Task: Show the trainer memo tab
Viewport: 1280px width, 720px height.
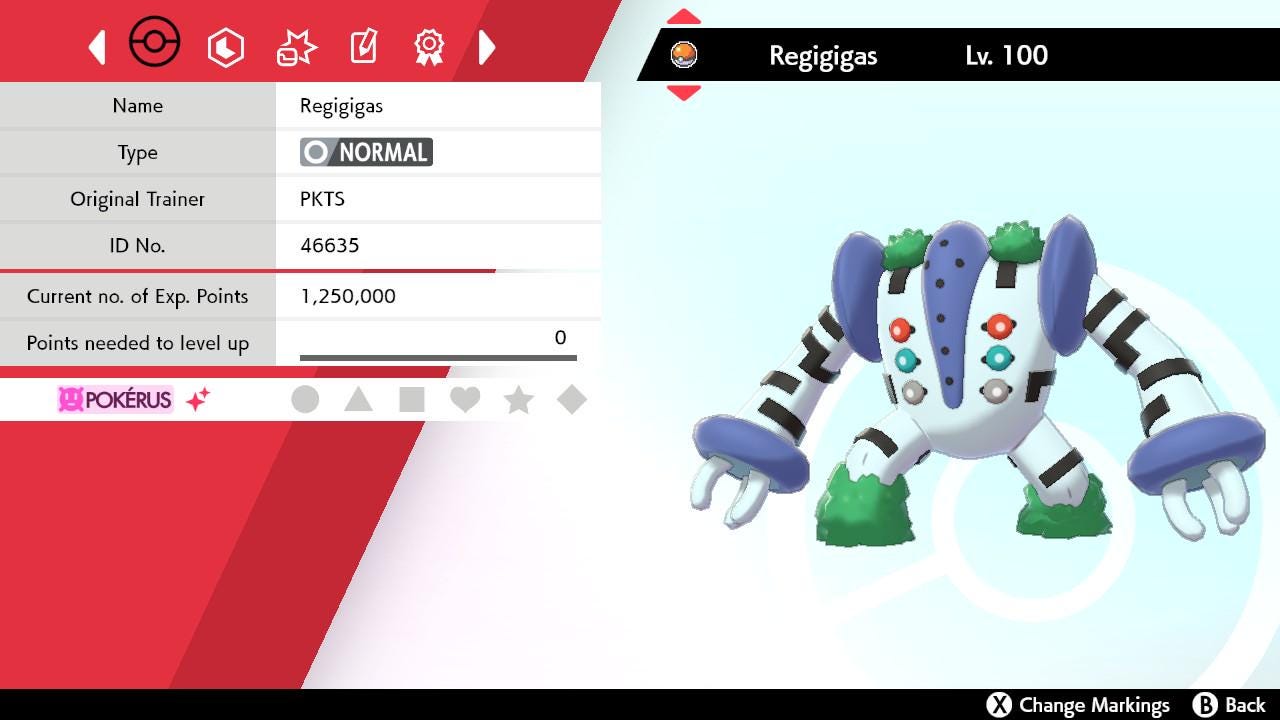Action: pos(363,47)
